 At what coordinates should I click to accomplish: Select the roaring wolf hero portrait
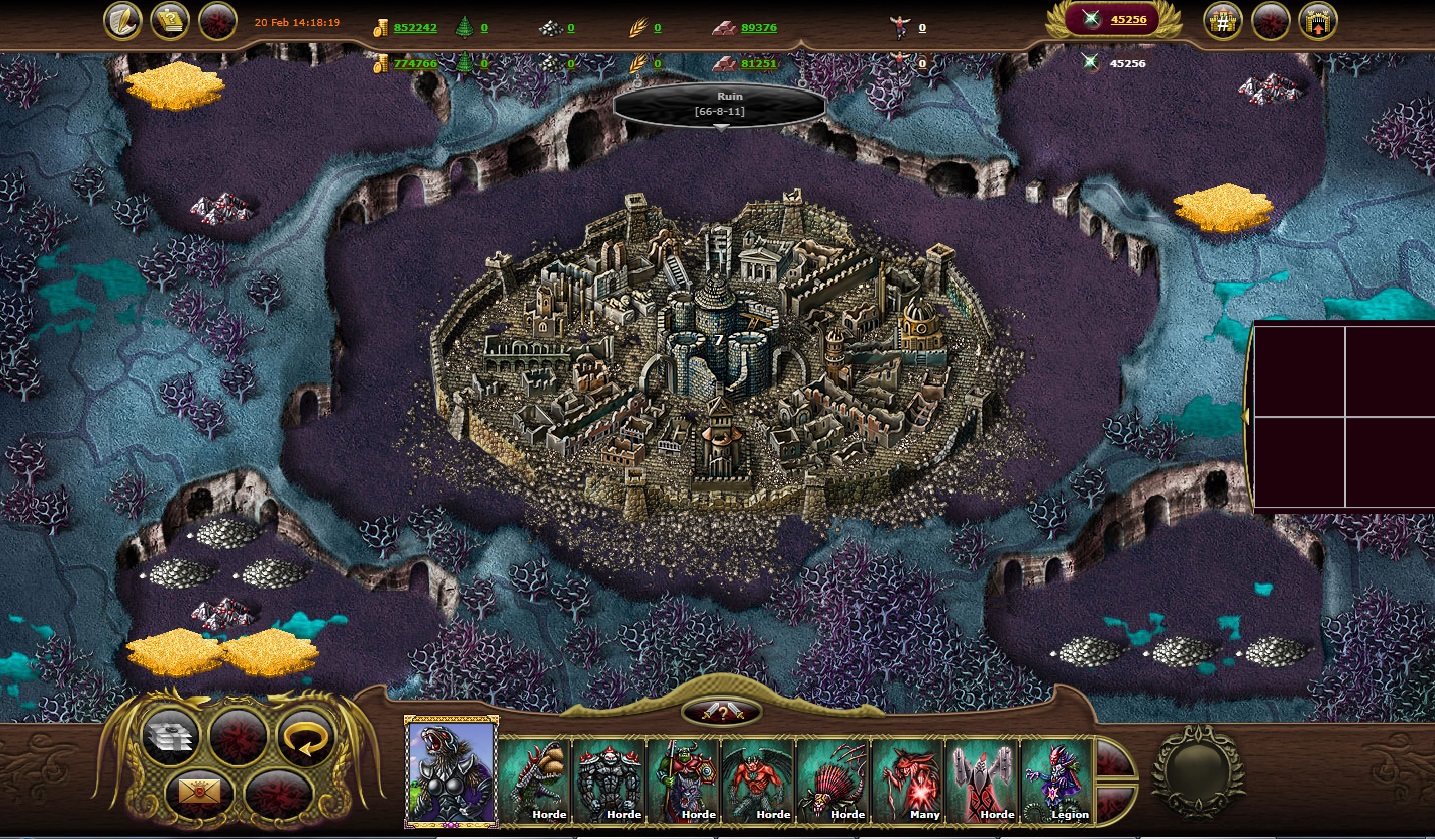(451, 771)
